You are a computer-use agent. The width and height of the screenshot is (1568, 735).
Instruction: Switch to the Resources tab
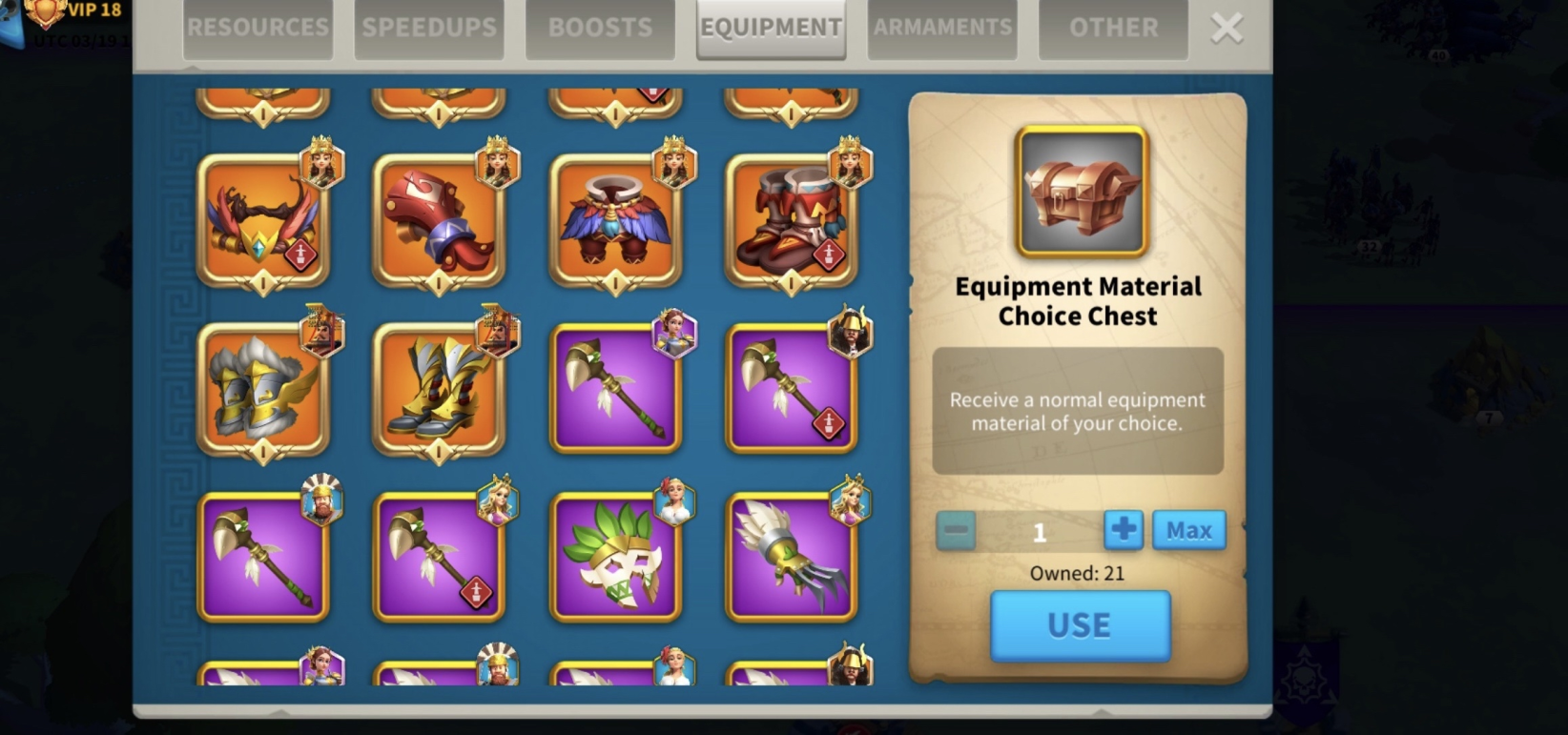click(258, 29)
